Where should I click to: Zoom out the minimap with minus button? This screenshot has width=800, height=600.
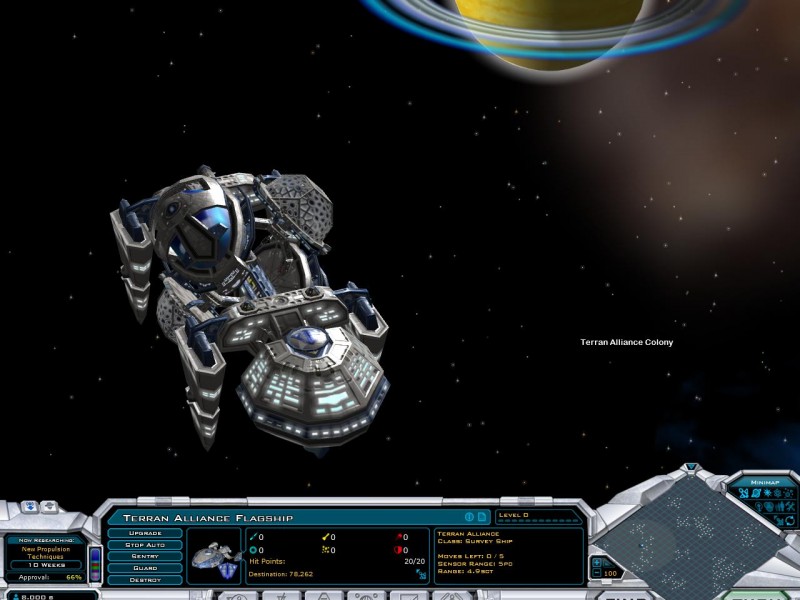598,574
